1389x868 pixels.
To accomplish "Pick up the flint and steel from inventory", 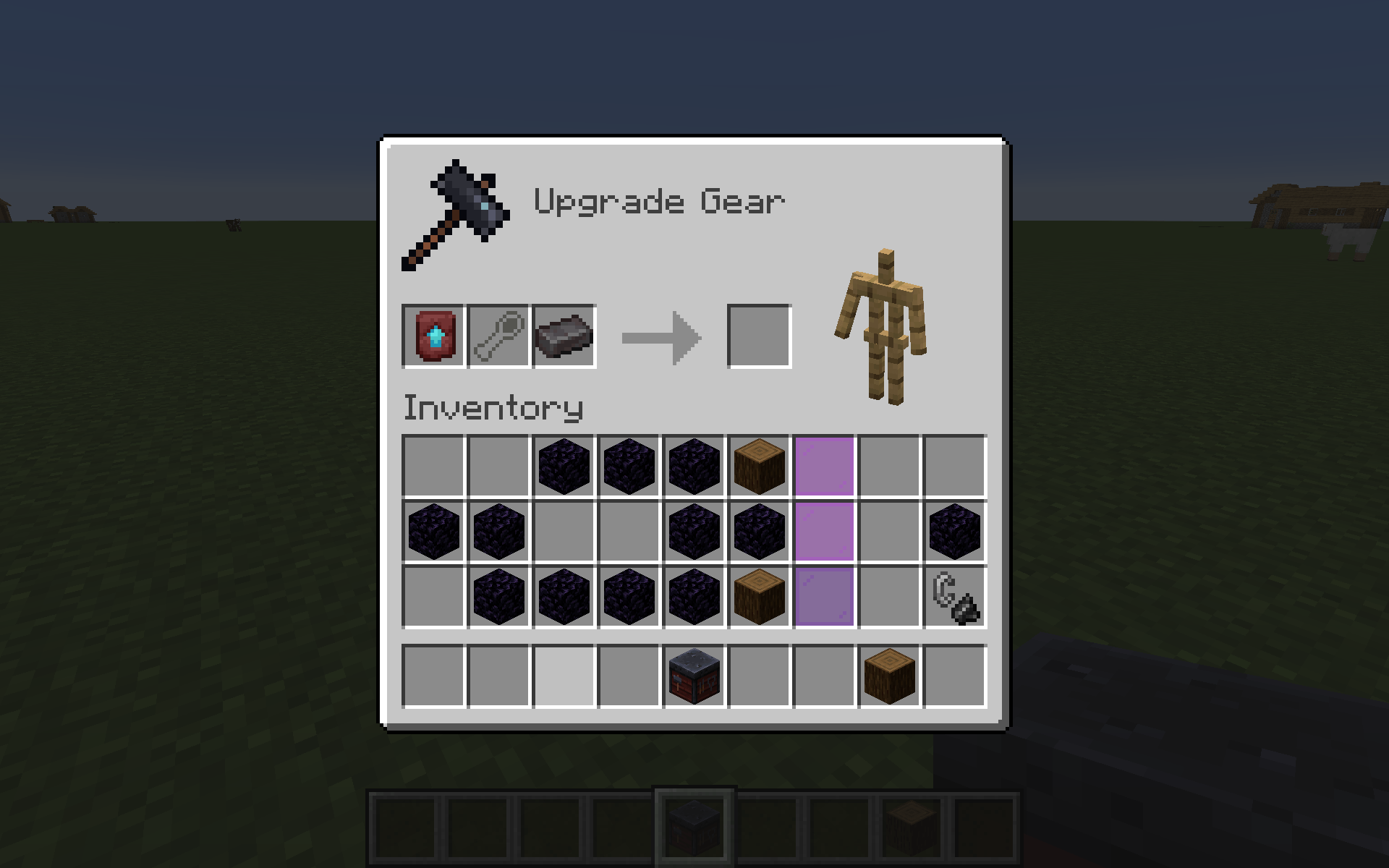I will tap(953, 597).
